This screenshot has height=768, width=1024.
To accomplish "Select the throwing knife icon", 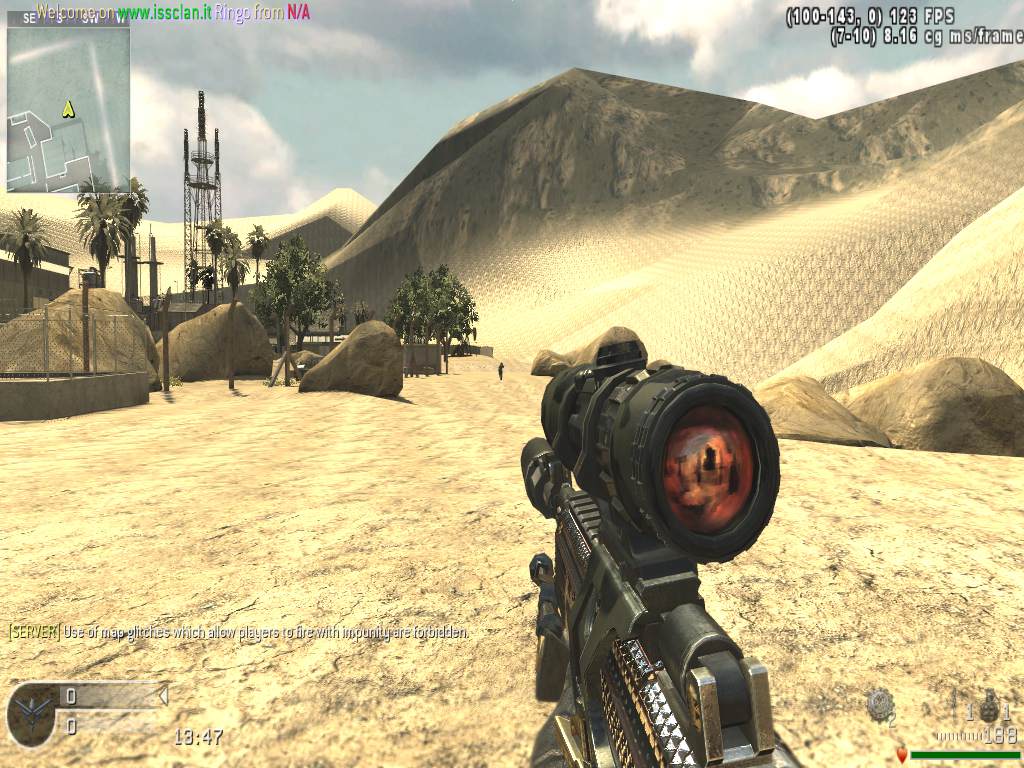I will (x=954, y=700).
